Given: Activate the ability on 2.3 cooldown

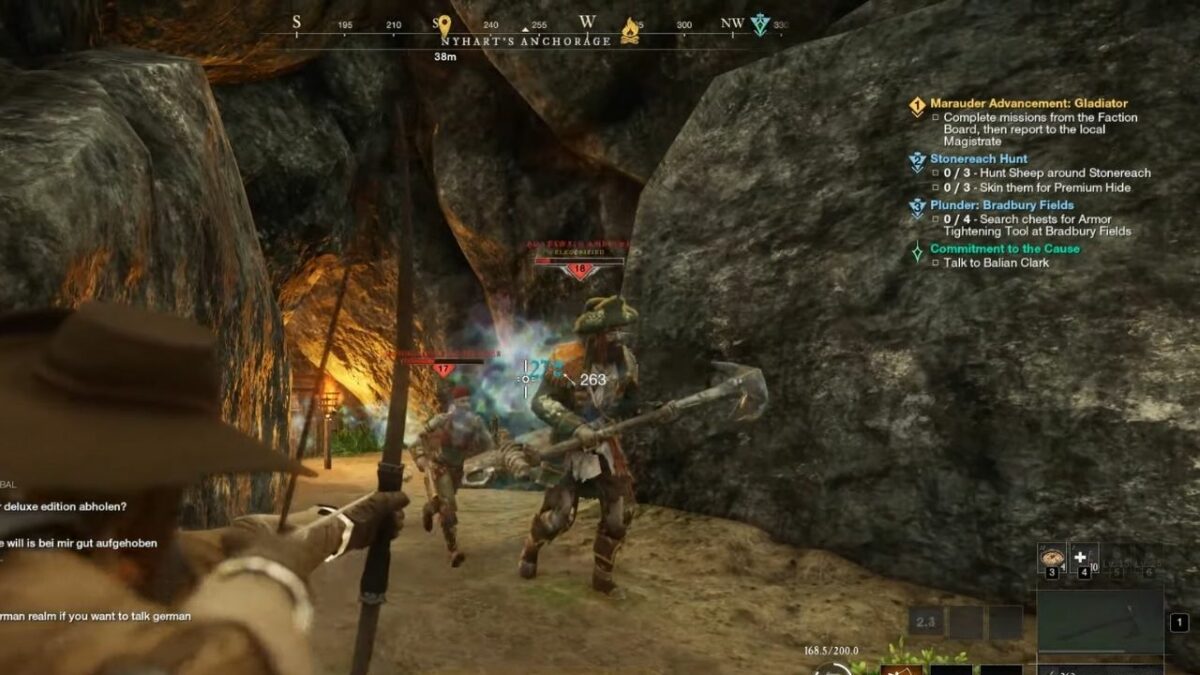Looking at the screenshot, I should 926,622.
